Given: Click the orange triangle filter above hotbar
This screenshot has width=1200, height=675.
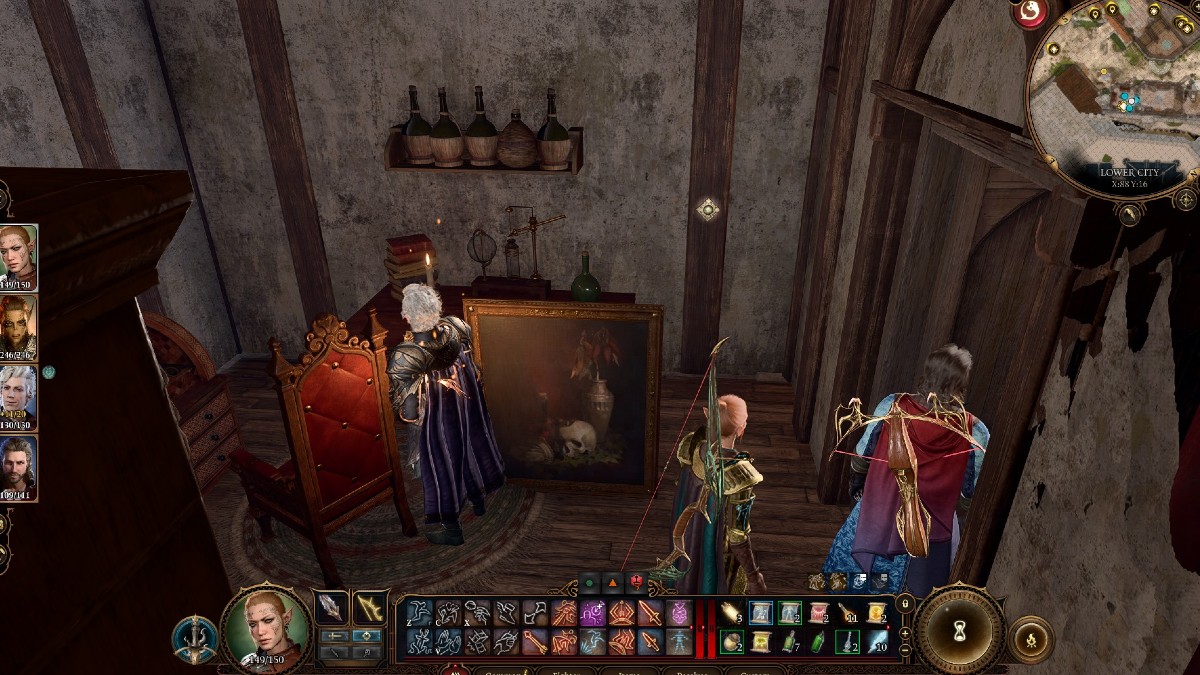Looking at the screenshot, I should click(612, 582).
